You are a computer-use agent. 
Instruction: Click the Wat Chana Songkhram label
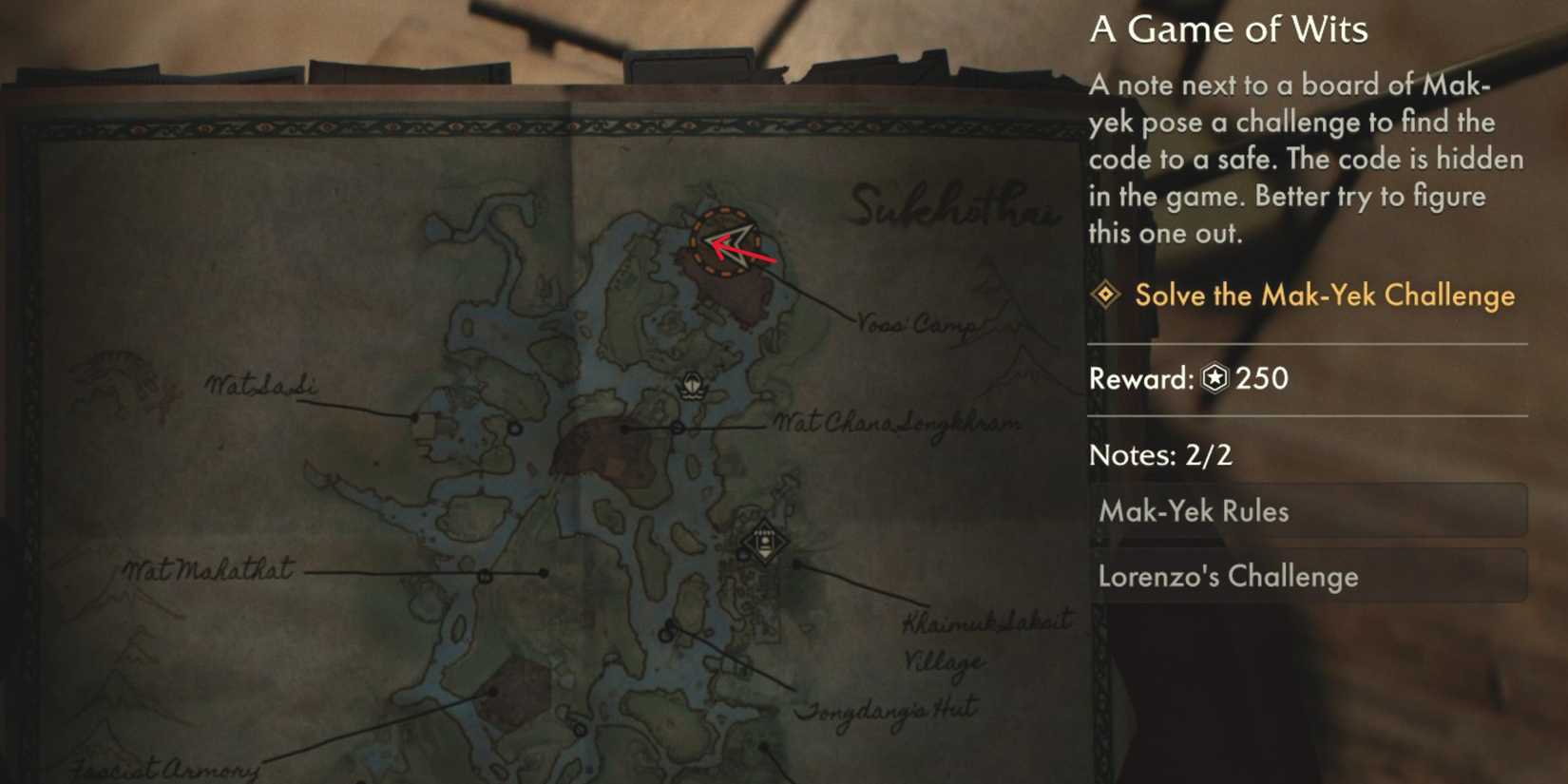click(x=895, y=422)
